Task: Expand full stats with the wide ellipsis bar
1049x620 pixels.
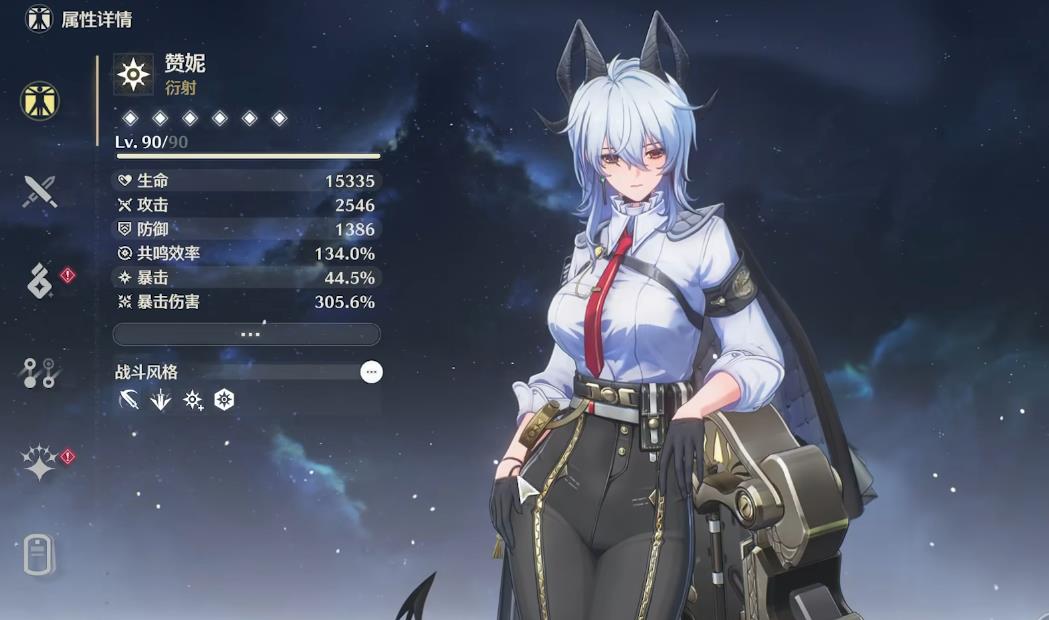Action: [x=246, y=334]
